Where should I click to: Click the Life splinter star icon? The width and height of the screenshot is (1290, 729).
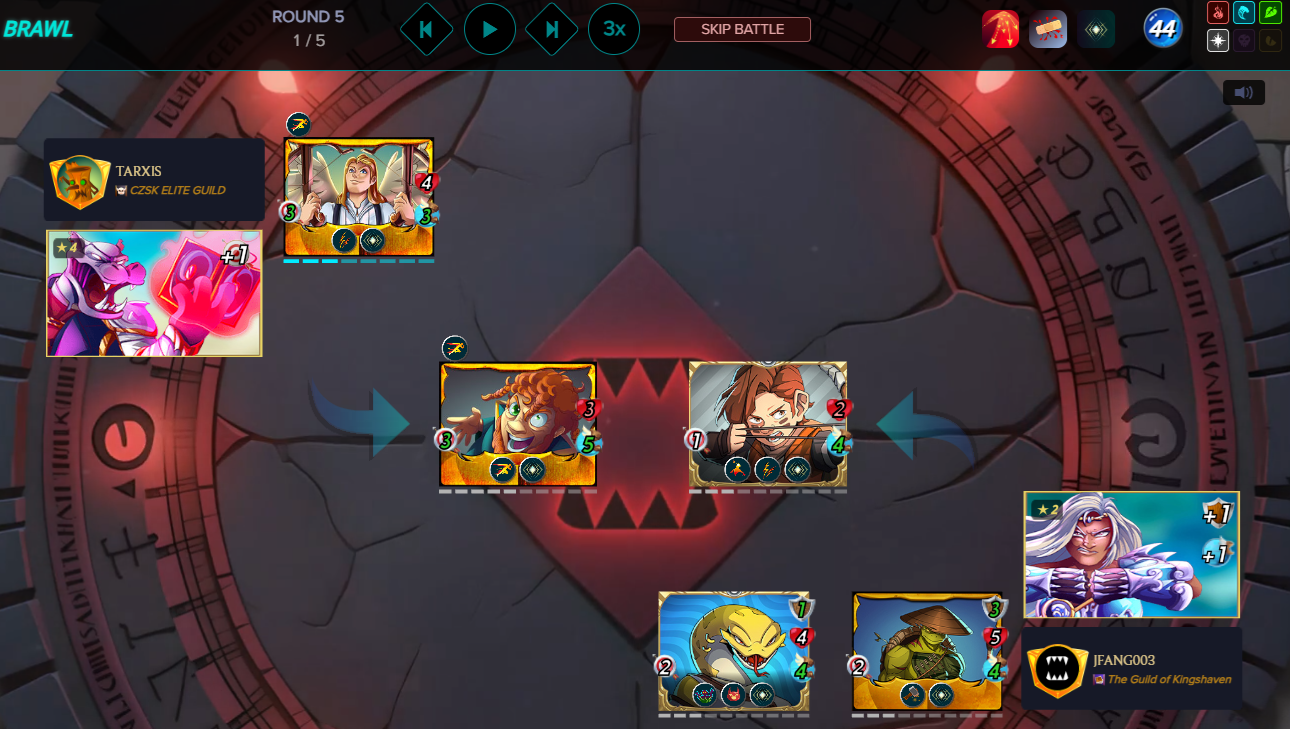1217,40
